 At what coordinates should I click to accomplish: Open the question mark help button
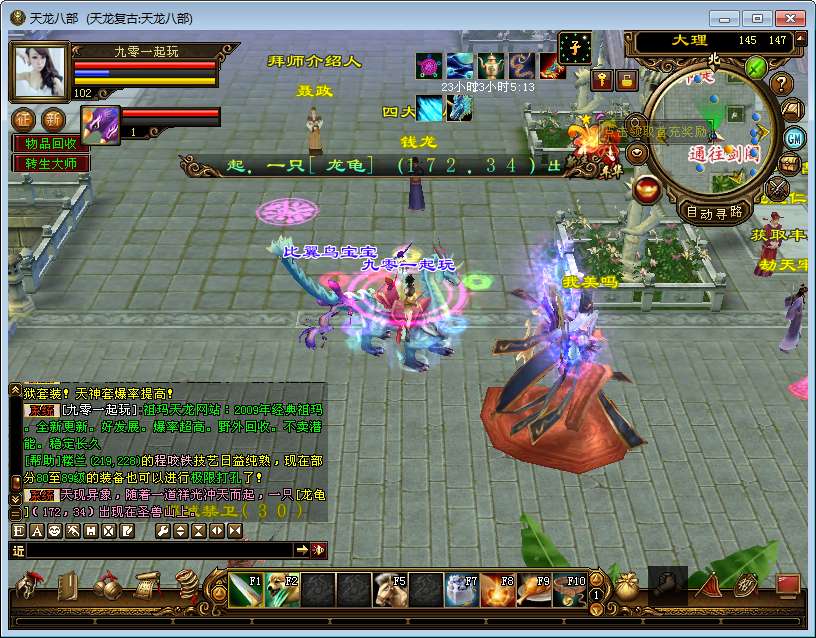(x=782, y=84)
